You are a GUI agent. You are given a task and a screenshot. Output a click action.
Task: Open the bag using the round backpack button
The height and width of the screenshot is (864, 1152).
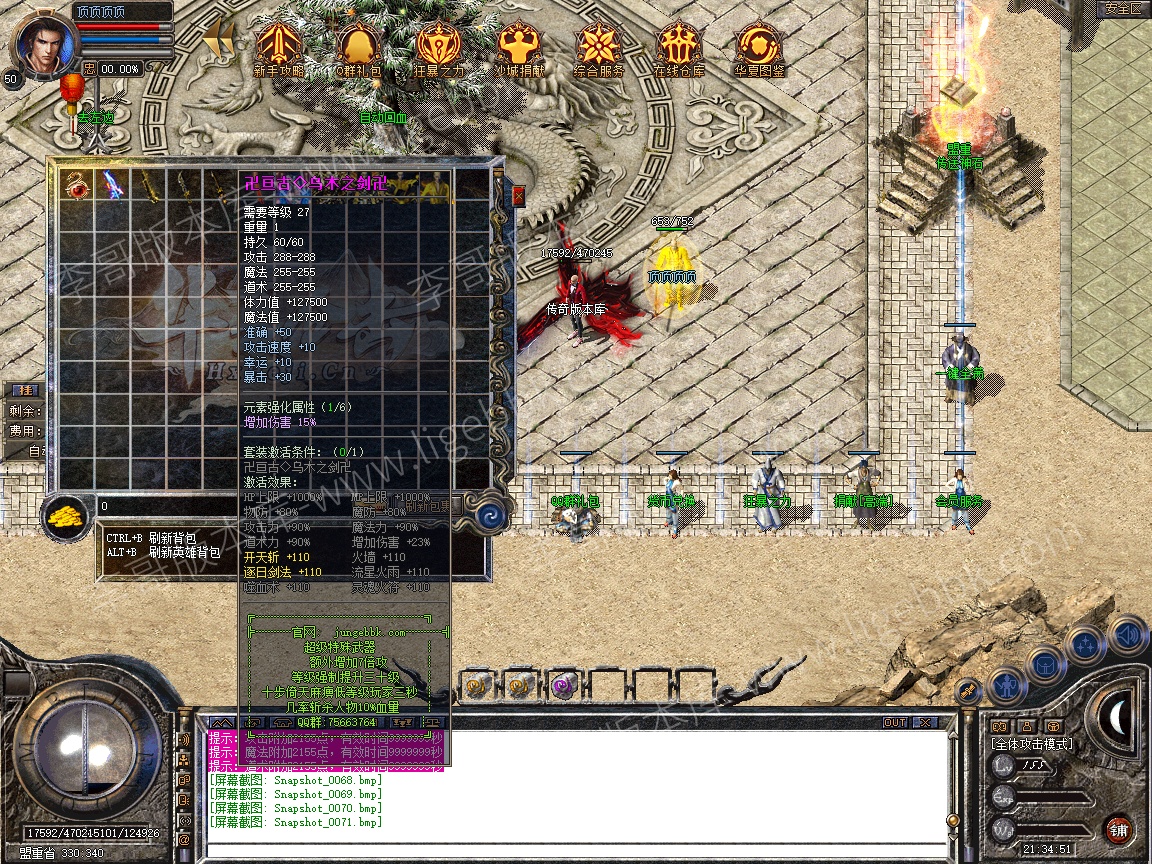click(x=1044, y=663)
